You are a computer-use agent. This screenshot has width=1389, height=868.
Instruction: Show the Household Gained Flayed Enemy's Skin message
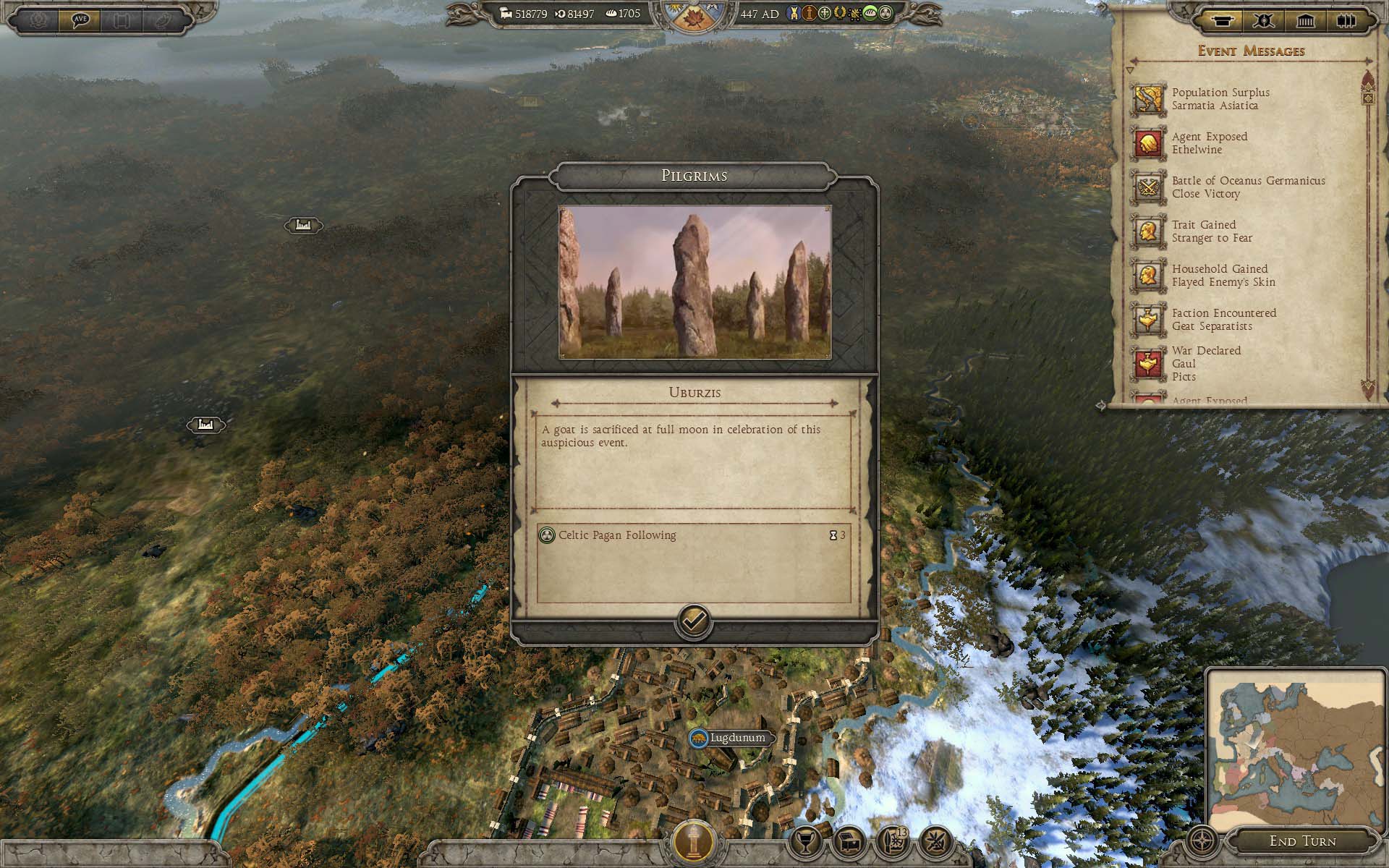[x=1223, y=276]
